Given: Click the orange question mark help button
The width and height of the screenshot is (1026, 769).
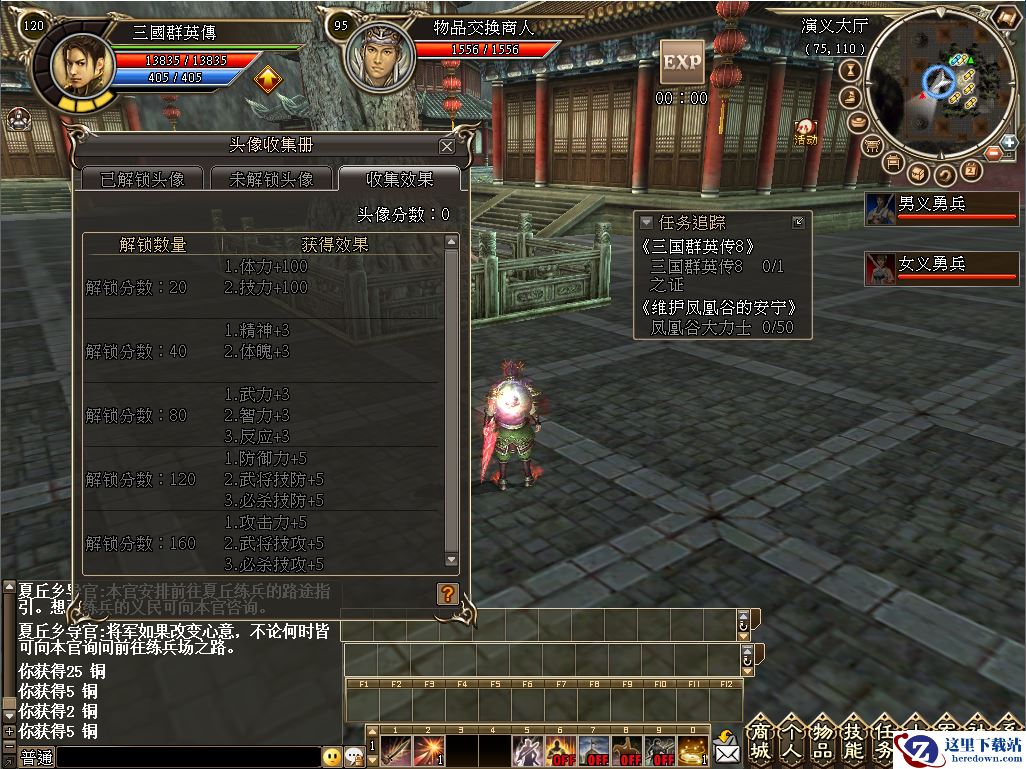Looking at the screenshot, I should [447, 594].
